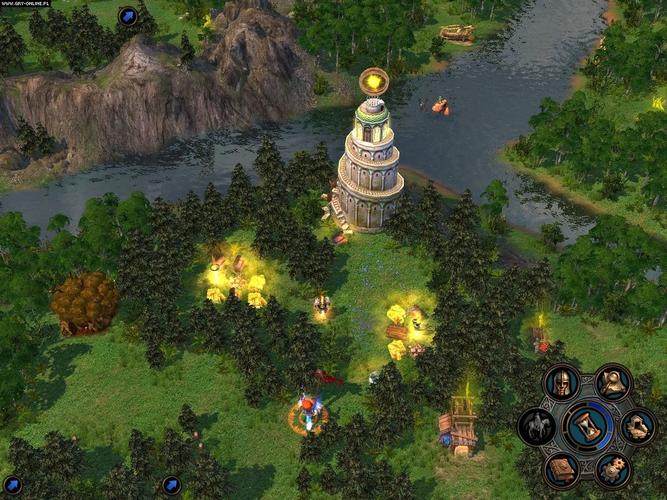Open game options with the gears icon
Image resolution: width=667 pixels, height=500 pixels.
(x=613, y=469)
